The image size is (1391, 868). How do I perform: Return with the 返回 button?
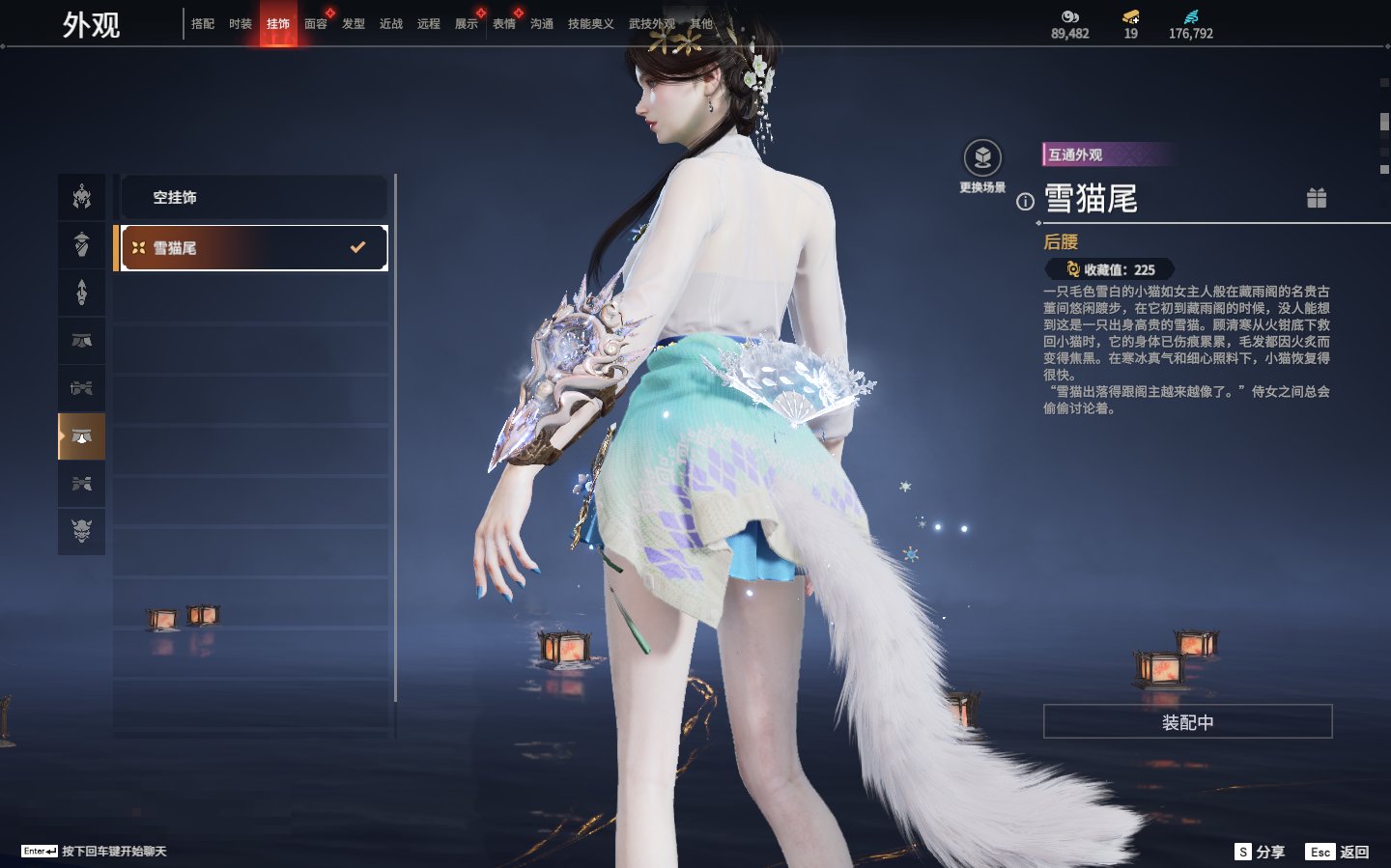pos(1338,852)
